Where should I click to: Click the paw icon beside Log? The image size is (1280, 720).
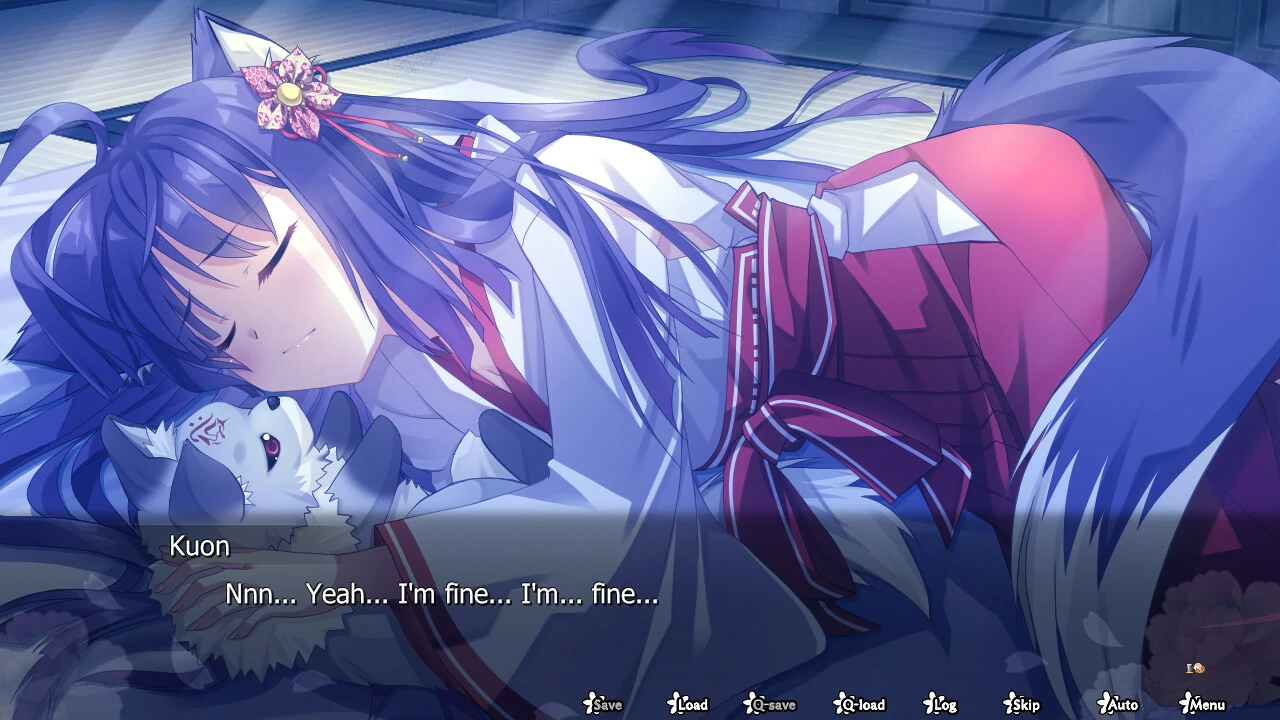click(x=928, y=704)
